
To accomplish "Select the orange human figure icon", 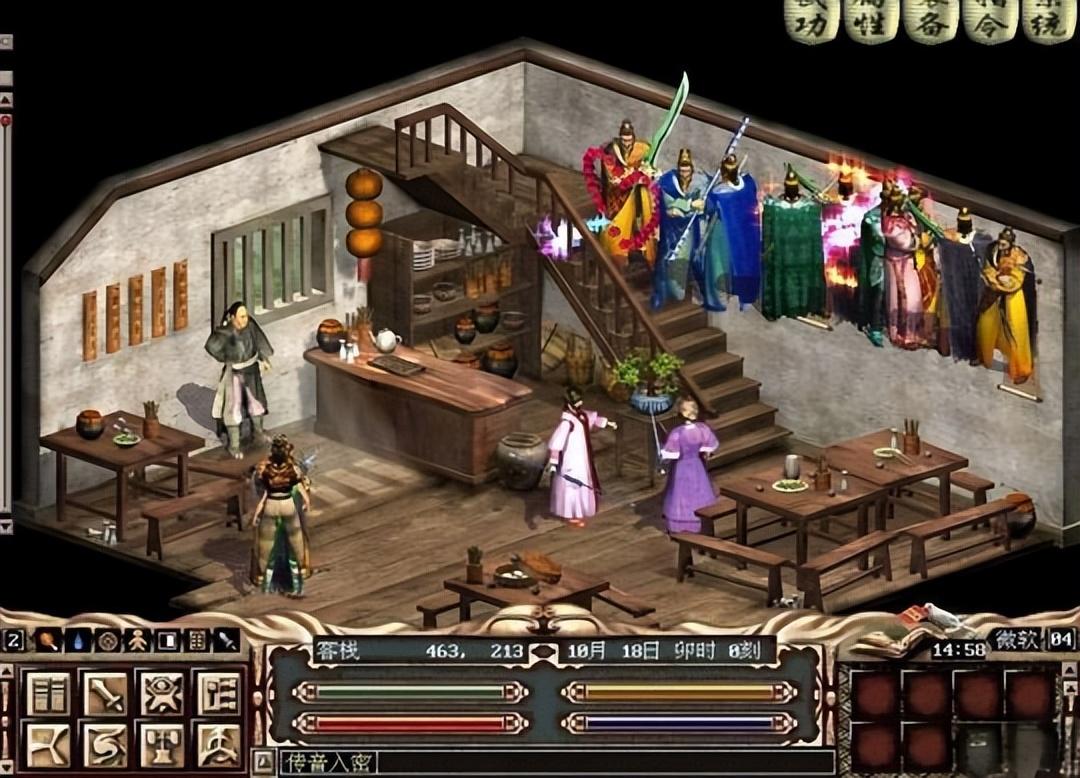I will click(x=137, y=640).
